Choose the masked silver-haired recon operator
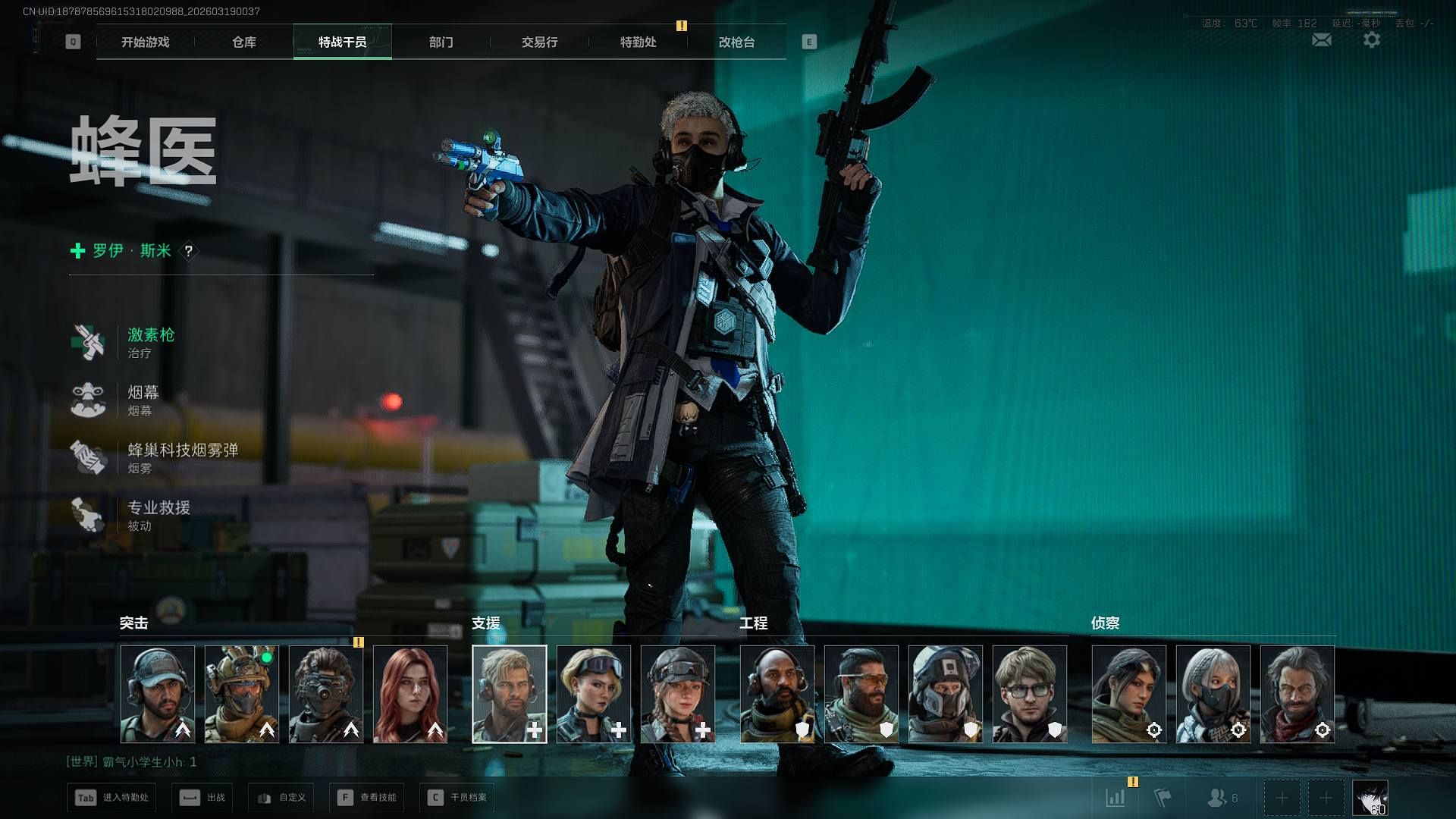The height and width of the screenshot is (819, 1456). click(1213, 694)
